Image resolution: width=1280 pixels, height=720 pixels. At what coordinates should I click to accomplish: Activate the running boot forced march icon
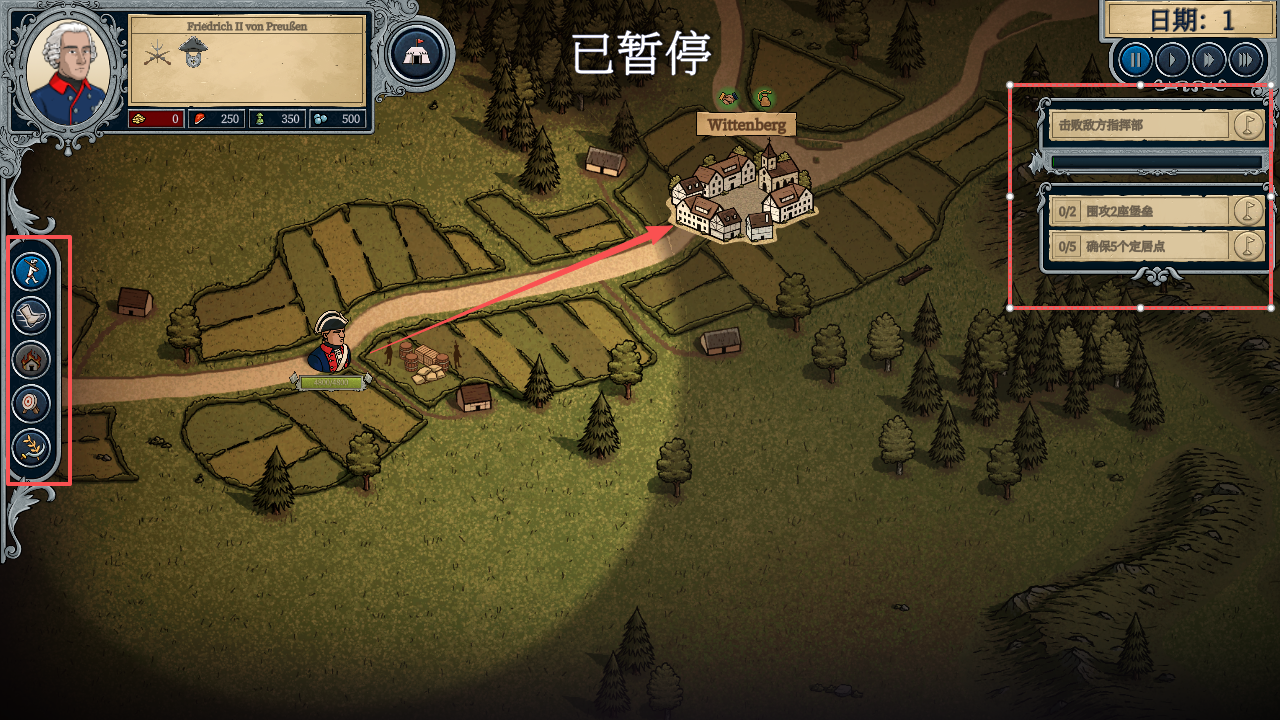click(x=31, y=315)
